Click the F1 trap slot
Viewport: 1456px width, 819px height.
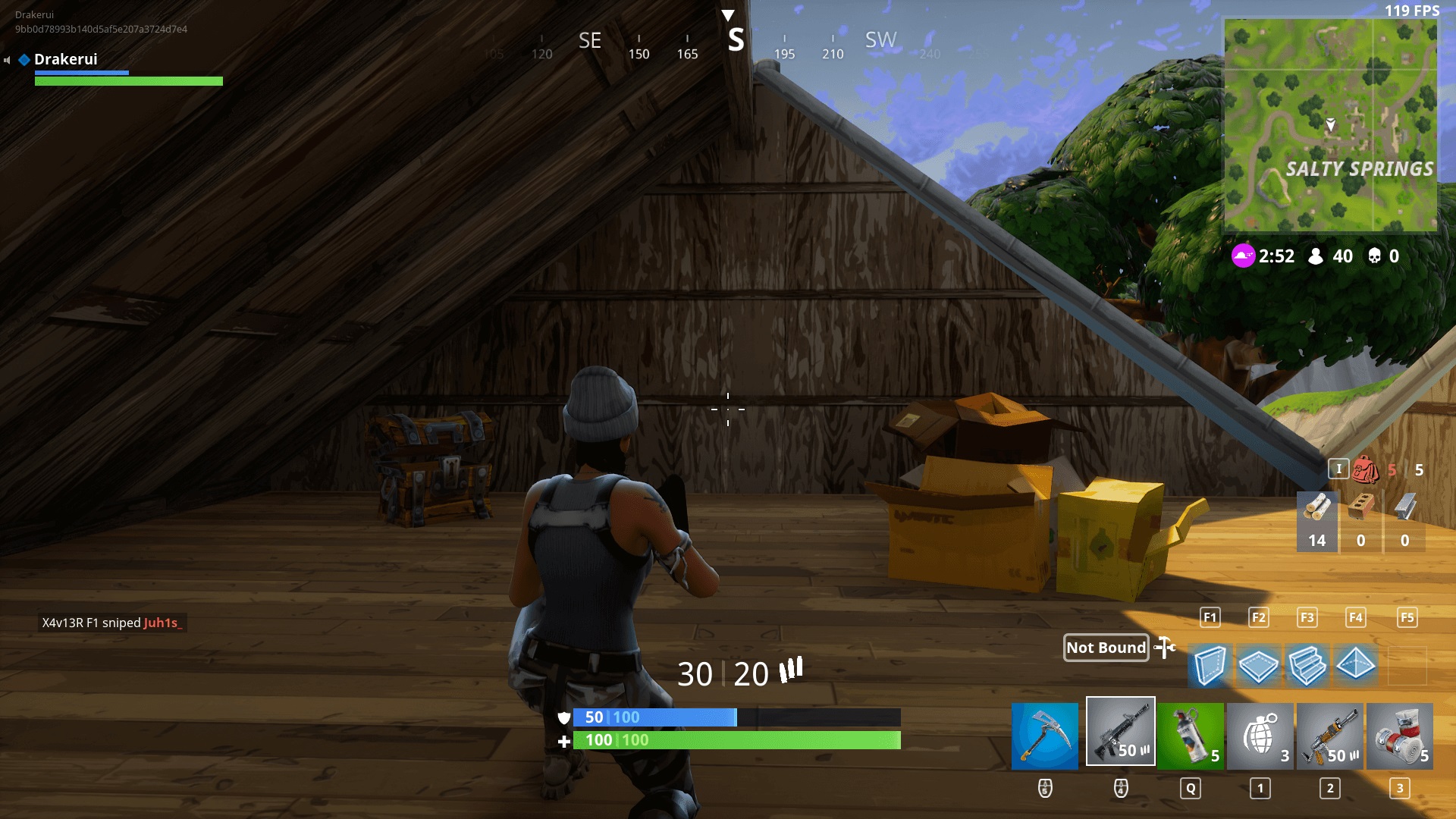[x=1210, y=617]
